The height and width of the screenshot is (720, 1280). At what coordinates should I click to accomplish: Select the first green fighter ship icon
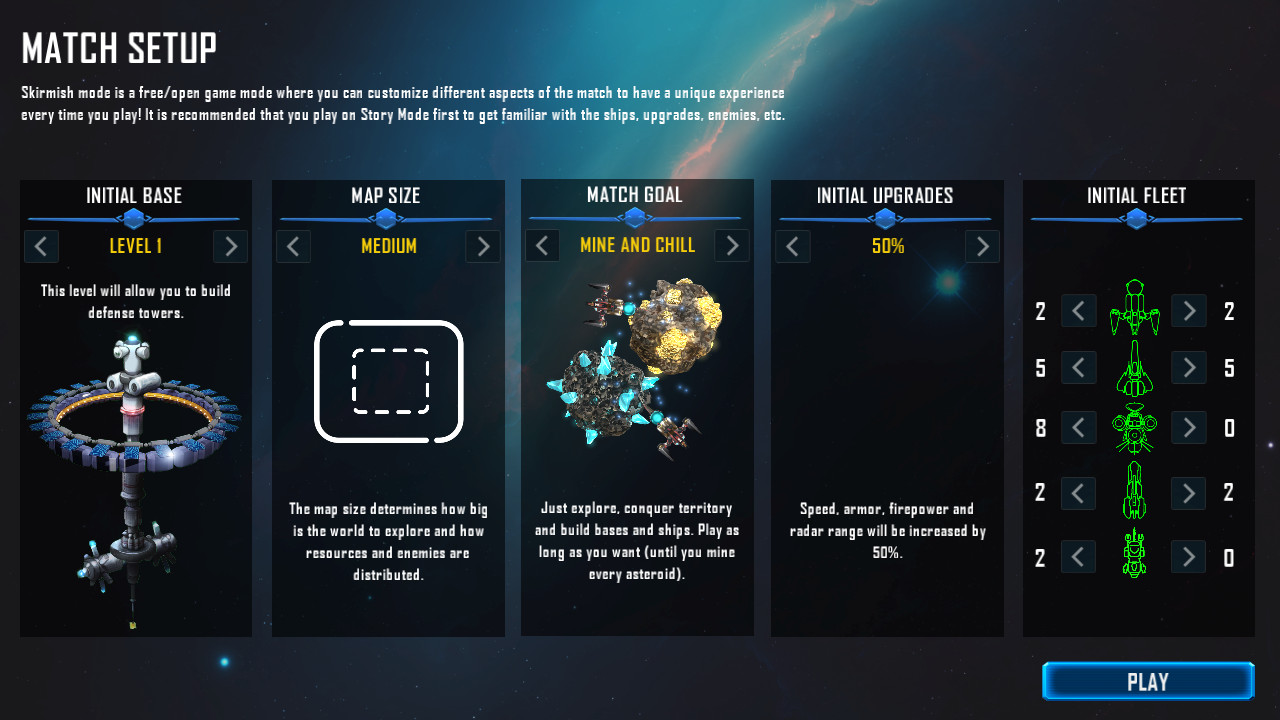[1135, 310]
